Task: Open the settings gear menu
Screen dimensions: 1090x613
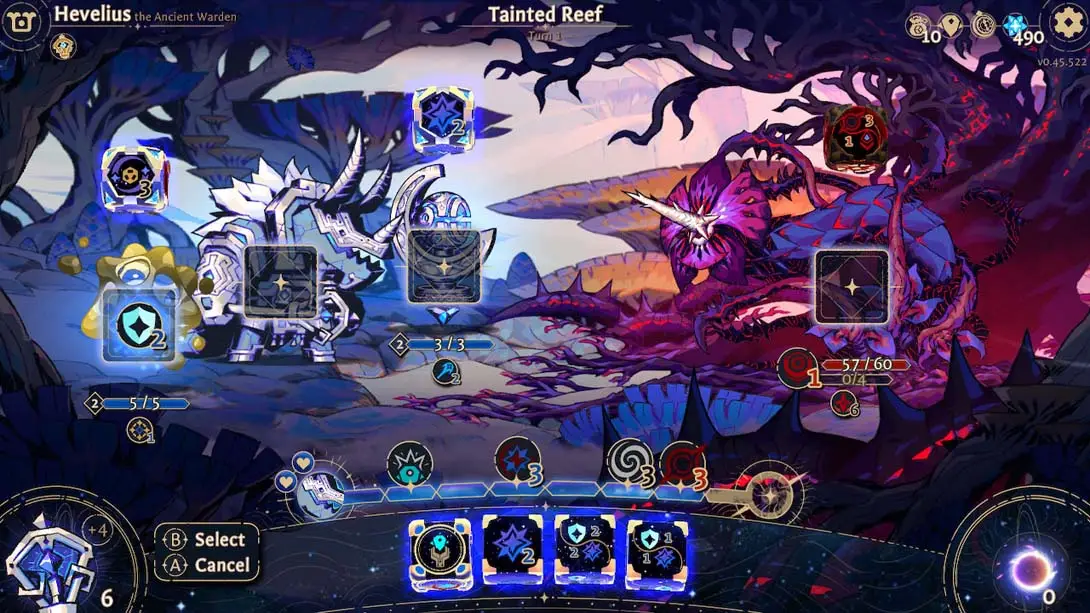Action: click(x=1068, y=21)
